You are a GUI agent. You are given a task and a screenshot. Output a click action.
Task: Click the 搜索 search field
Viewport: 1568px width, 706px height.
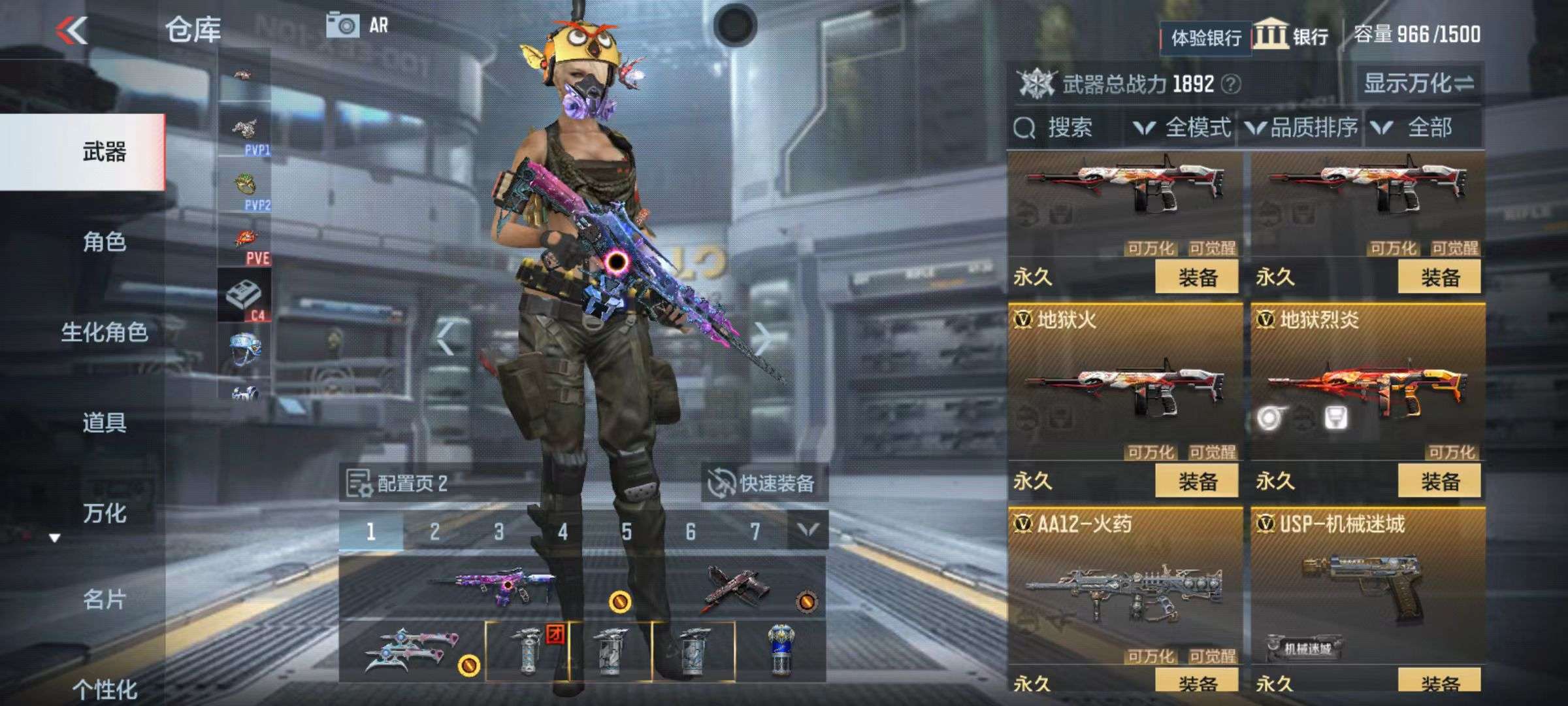(x=1068, y=127)
